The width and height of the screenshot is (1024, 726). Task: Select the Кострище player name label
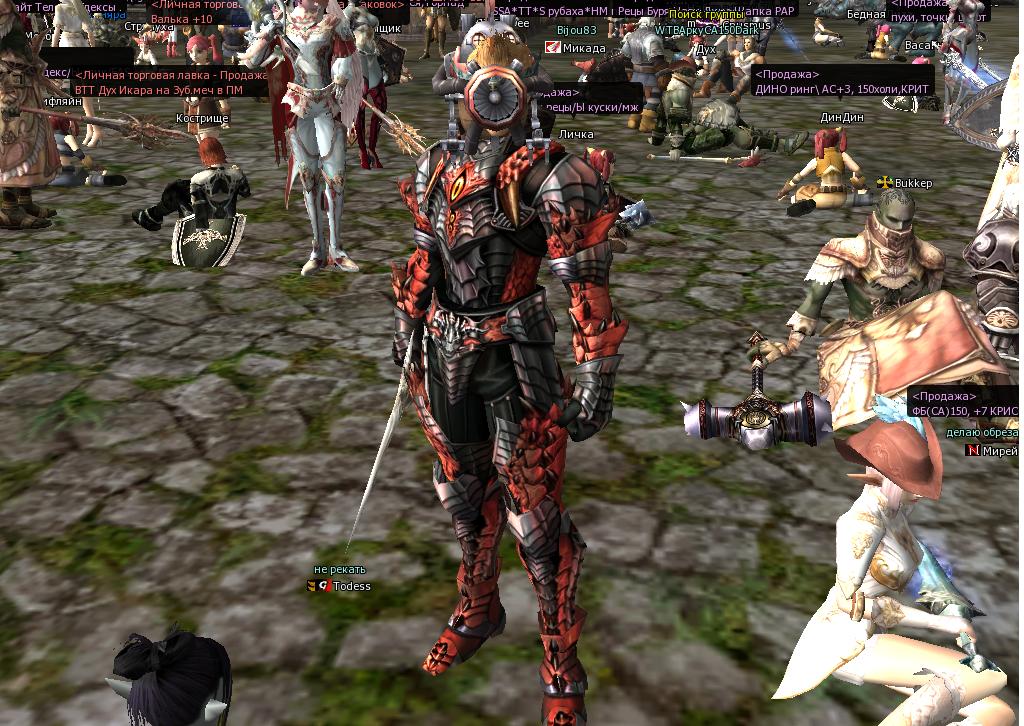tap(202, 118)
